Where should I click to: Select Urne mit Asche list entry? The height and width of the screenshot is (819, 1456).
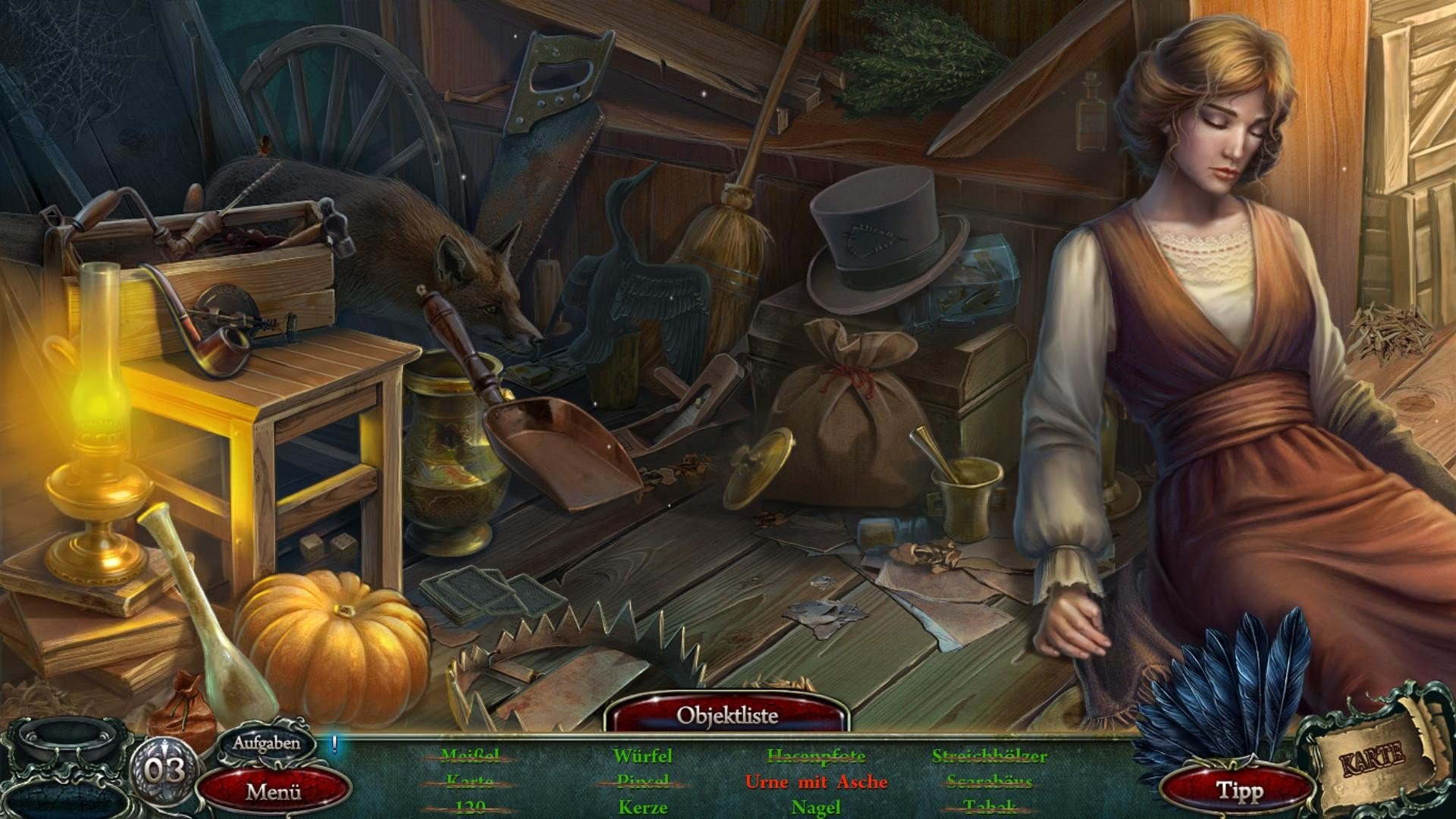pos(816,782)
